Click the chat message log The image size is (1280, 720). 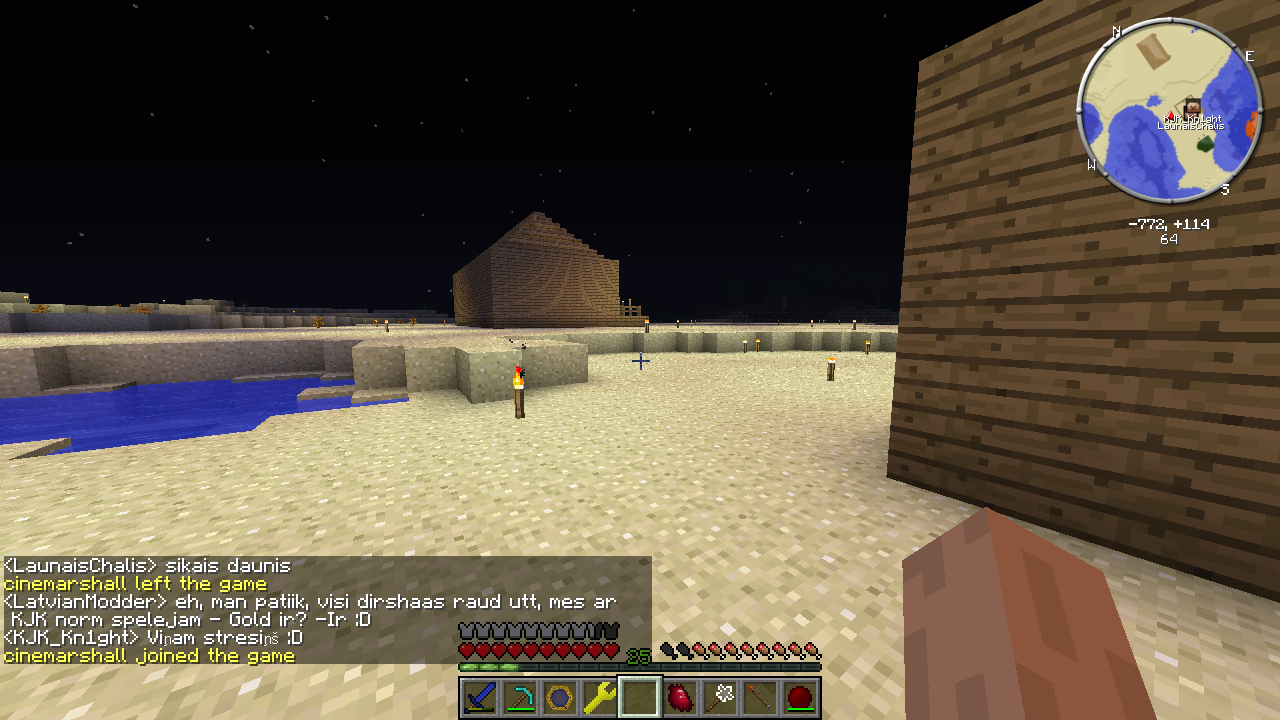(x=326, y=610)
